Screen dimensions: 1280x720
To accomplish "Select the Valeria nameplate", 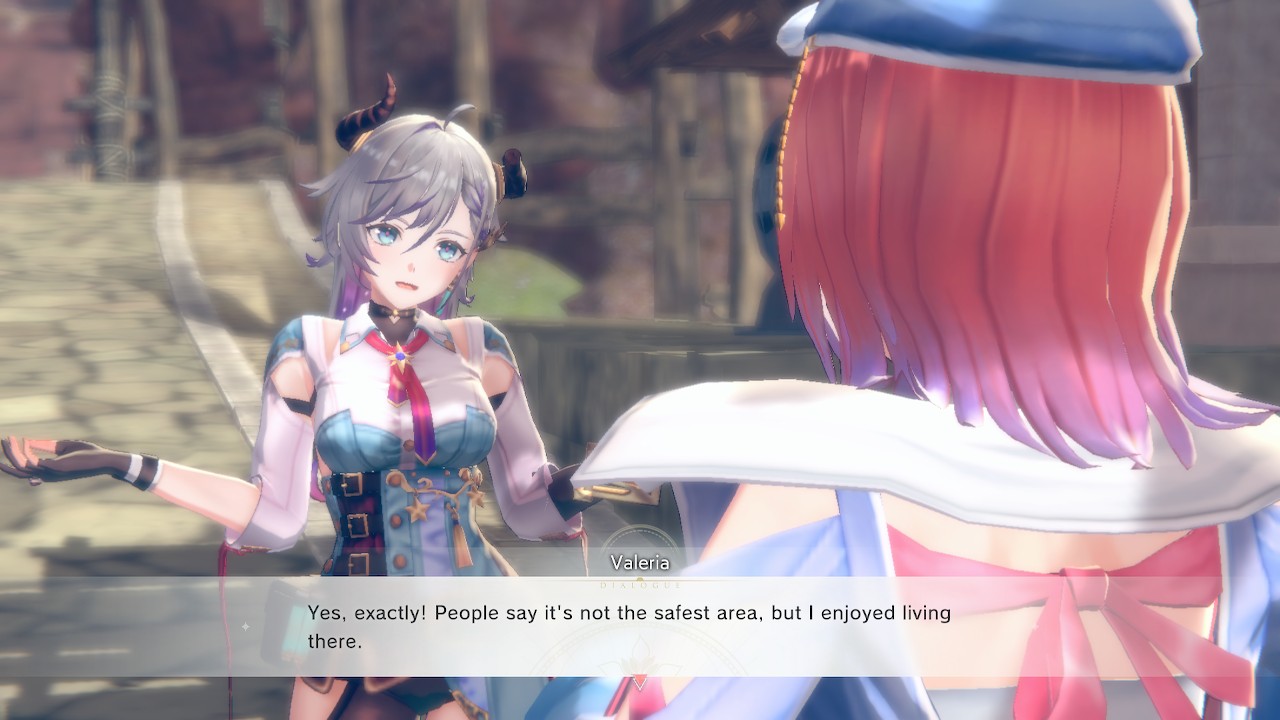I will pos(640,562).
